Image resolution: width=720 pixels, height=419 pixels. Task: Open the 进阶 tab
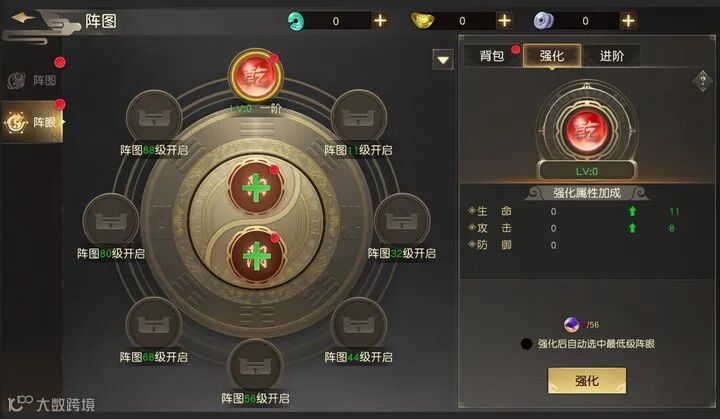(611, 56)
